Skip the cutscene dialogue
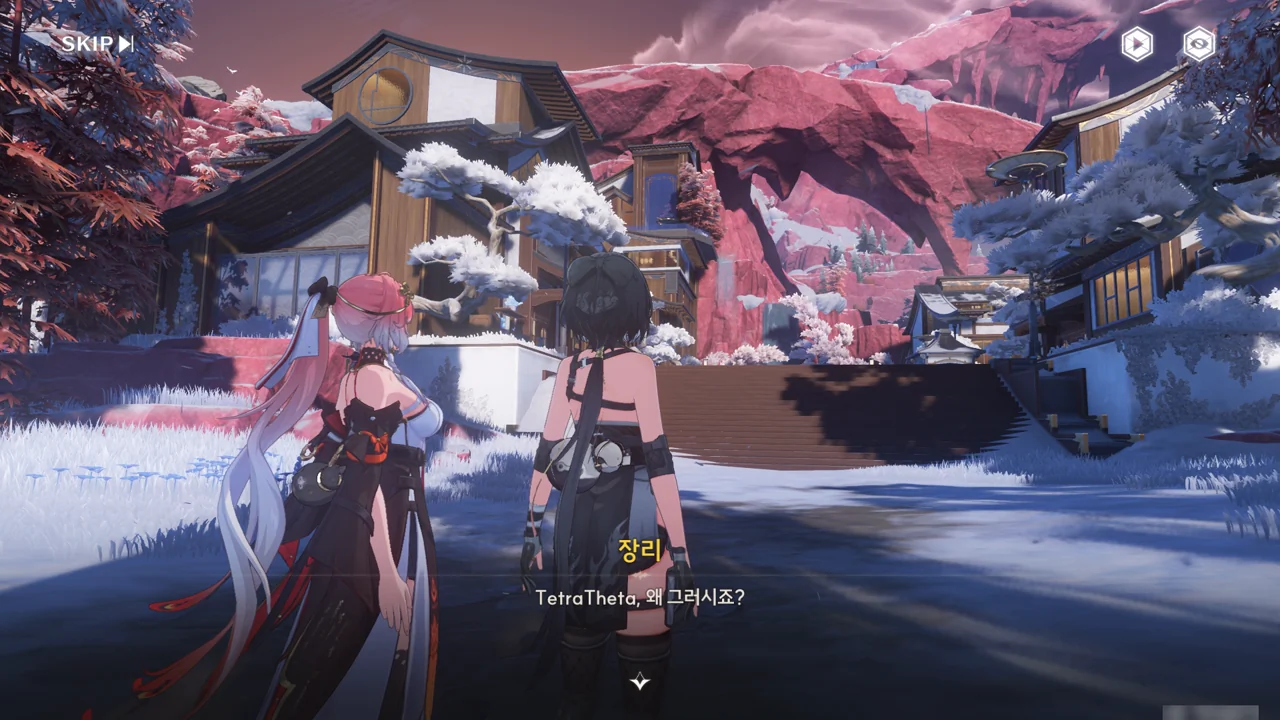 tap(97, 43)
